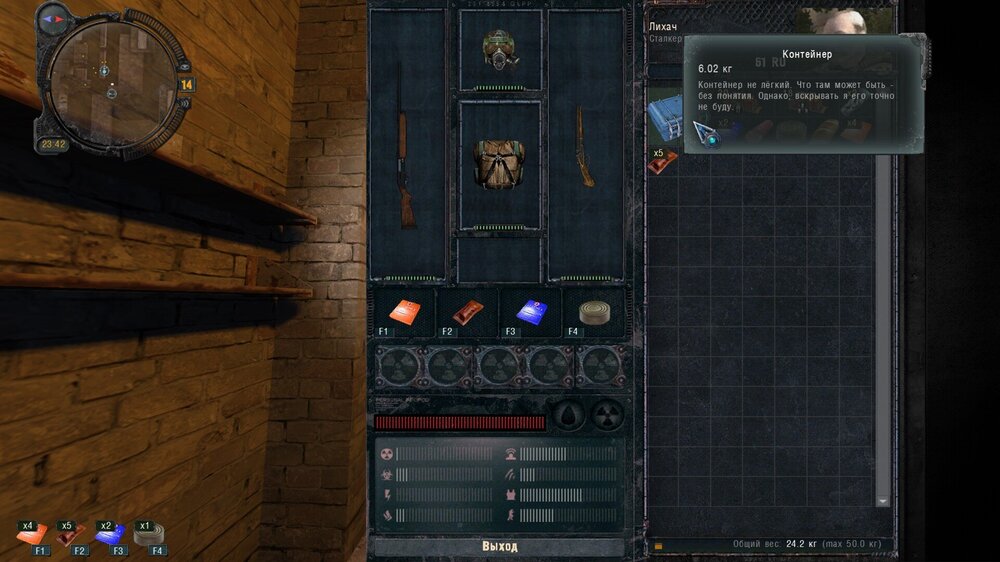Select the gas mask helmet slot
This screenshot has width=1000, height=562.
(x=500, y=48)
